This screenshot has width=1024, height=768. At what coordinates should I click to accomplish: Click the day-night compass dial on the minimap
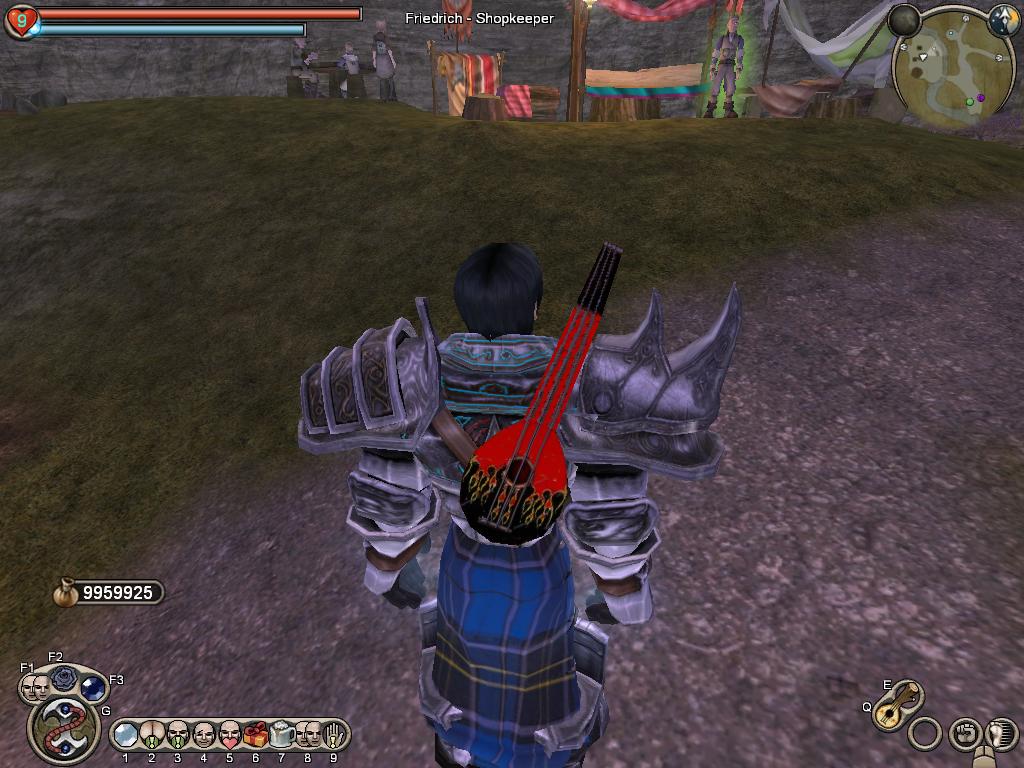(x=1003, y=19)
